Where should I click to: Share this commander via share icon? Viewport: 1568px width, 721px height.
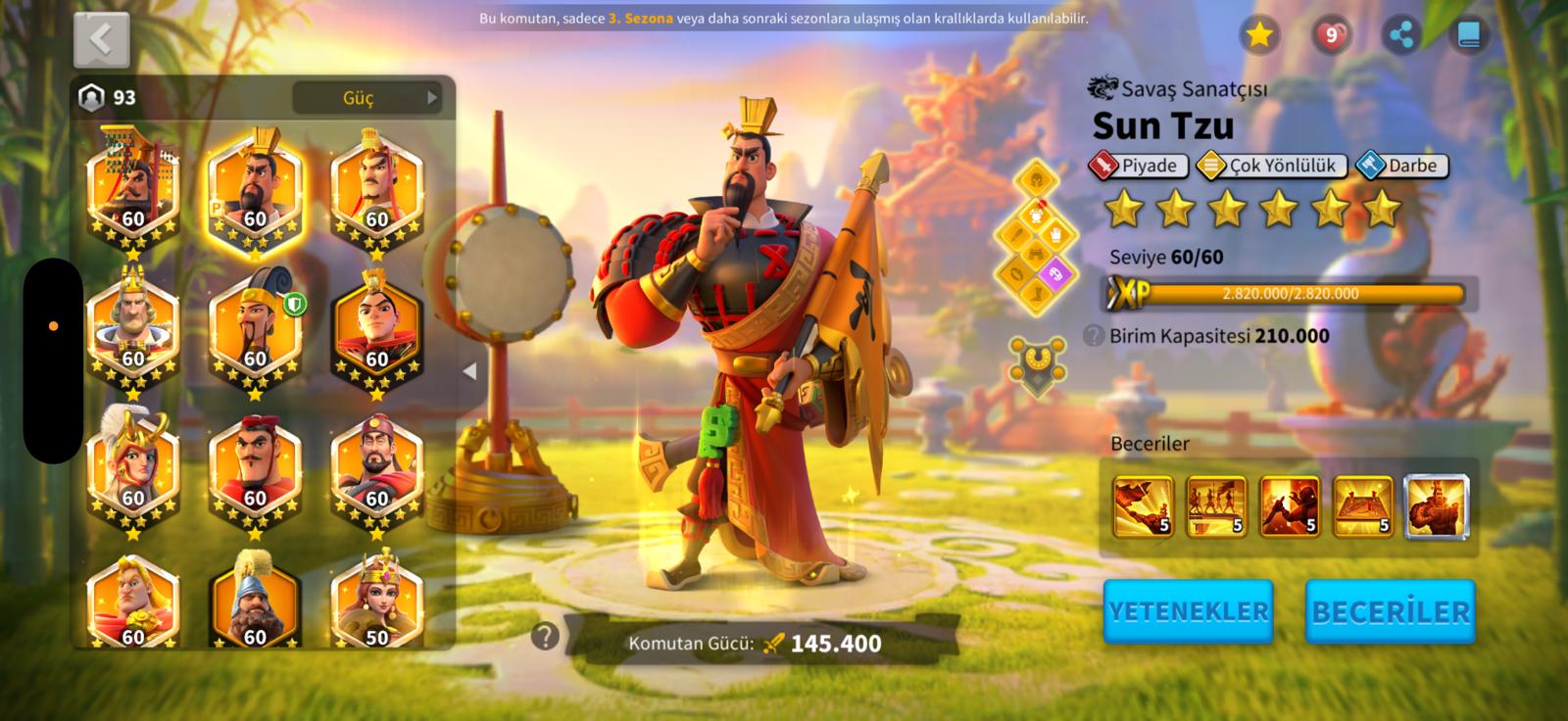(1401, 35)
